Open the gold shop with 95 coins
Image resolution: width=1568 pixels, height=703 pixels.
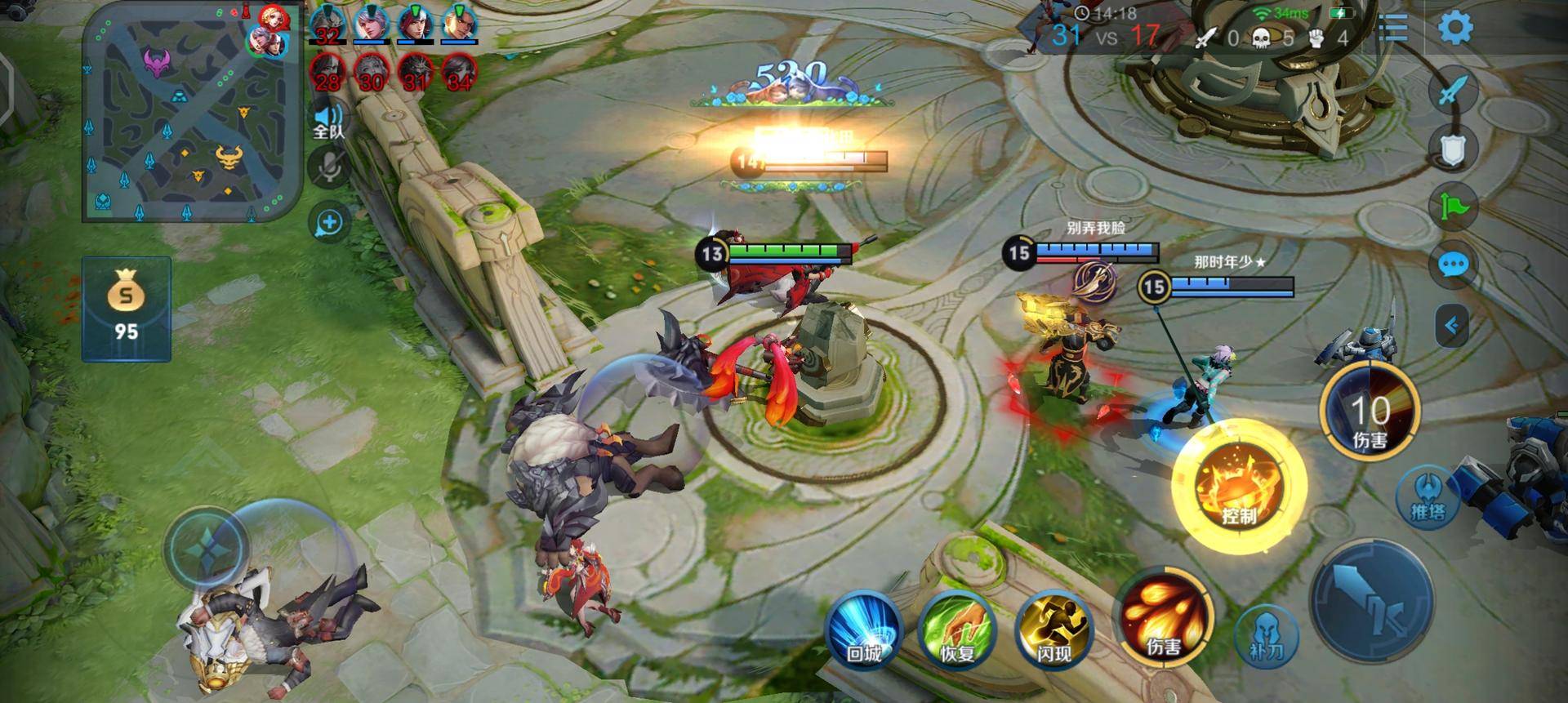point(126,309)
